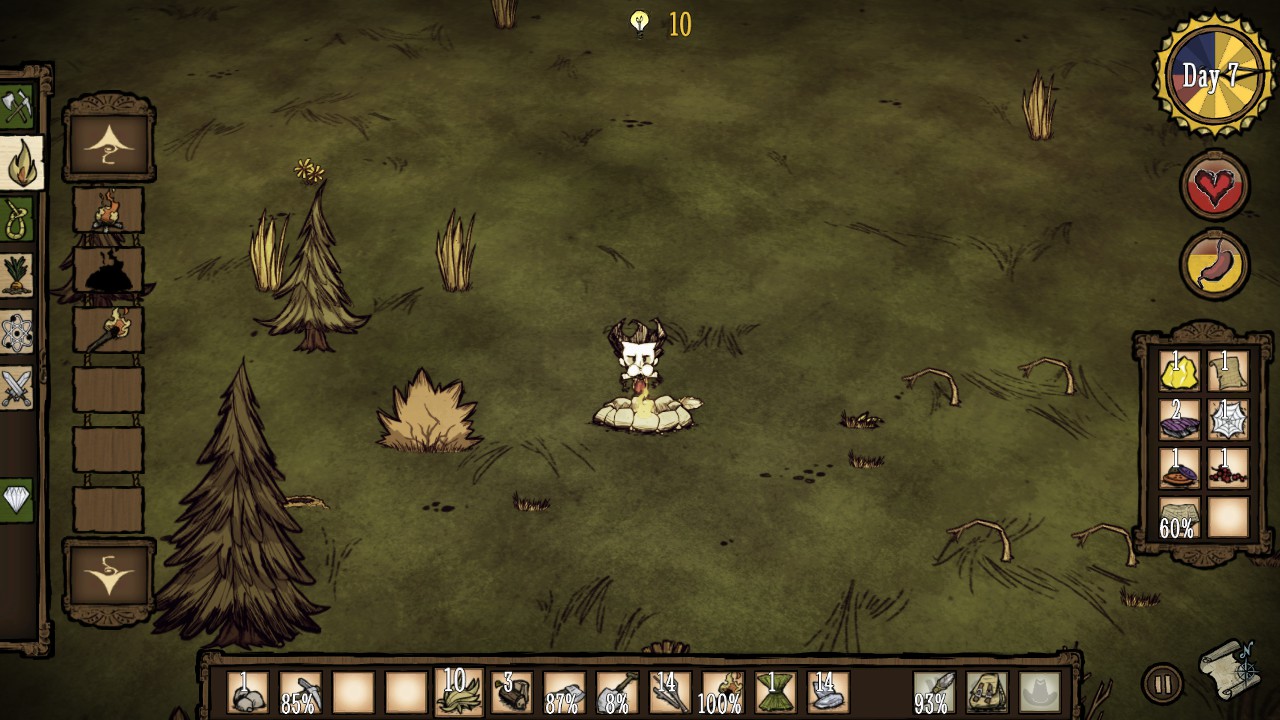Switch to the Survival rope tab
This screenshot has width=1280, height=720.
point(17,219)
